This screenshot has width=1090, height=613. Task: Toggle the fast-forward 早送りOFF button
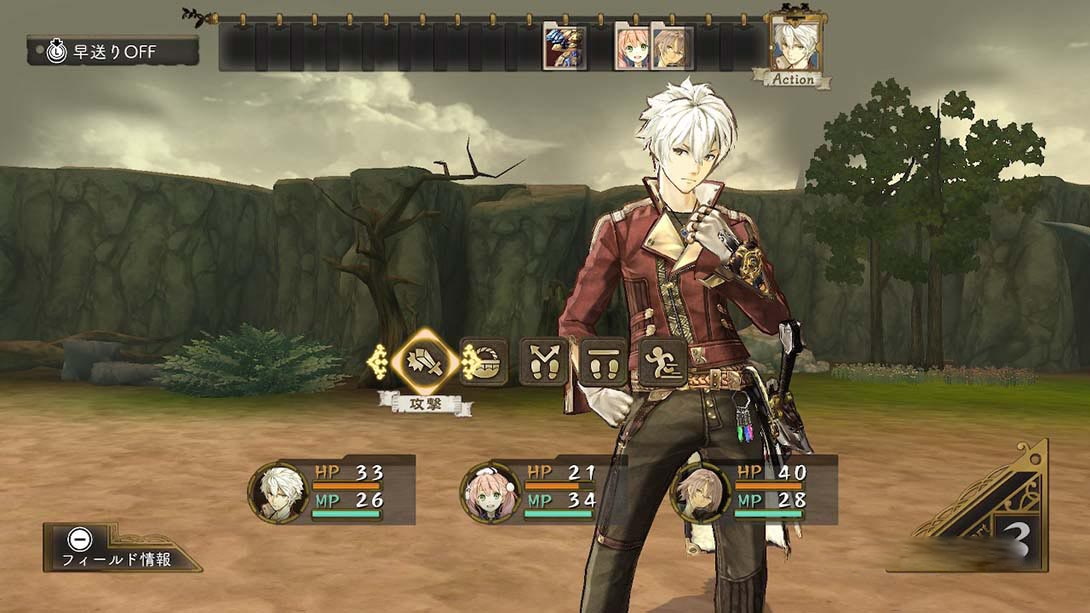click(112, 51)
